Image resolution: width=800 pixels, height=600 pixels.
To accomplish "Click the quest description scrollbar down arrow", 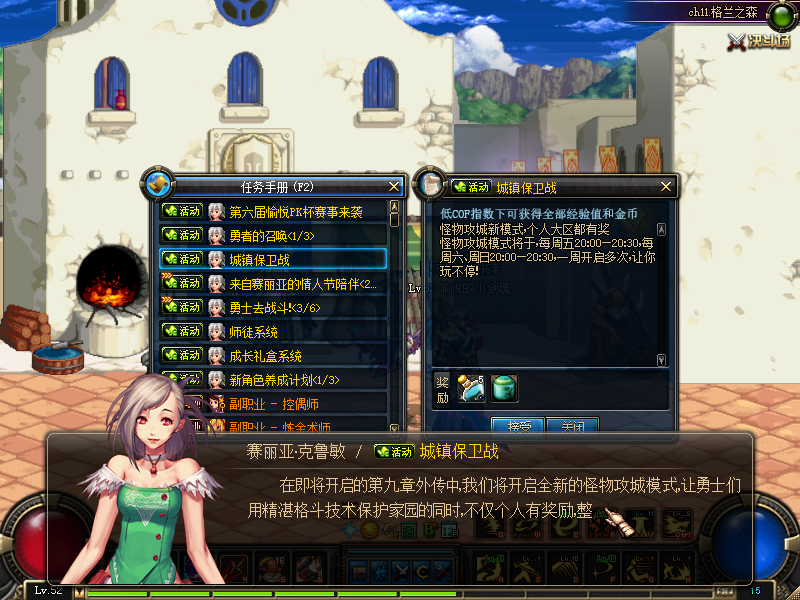I will (x=661, y=359).
